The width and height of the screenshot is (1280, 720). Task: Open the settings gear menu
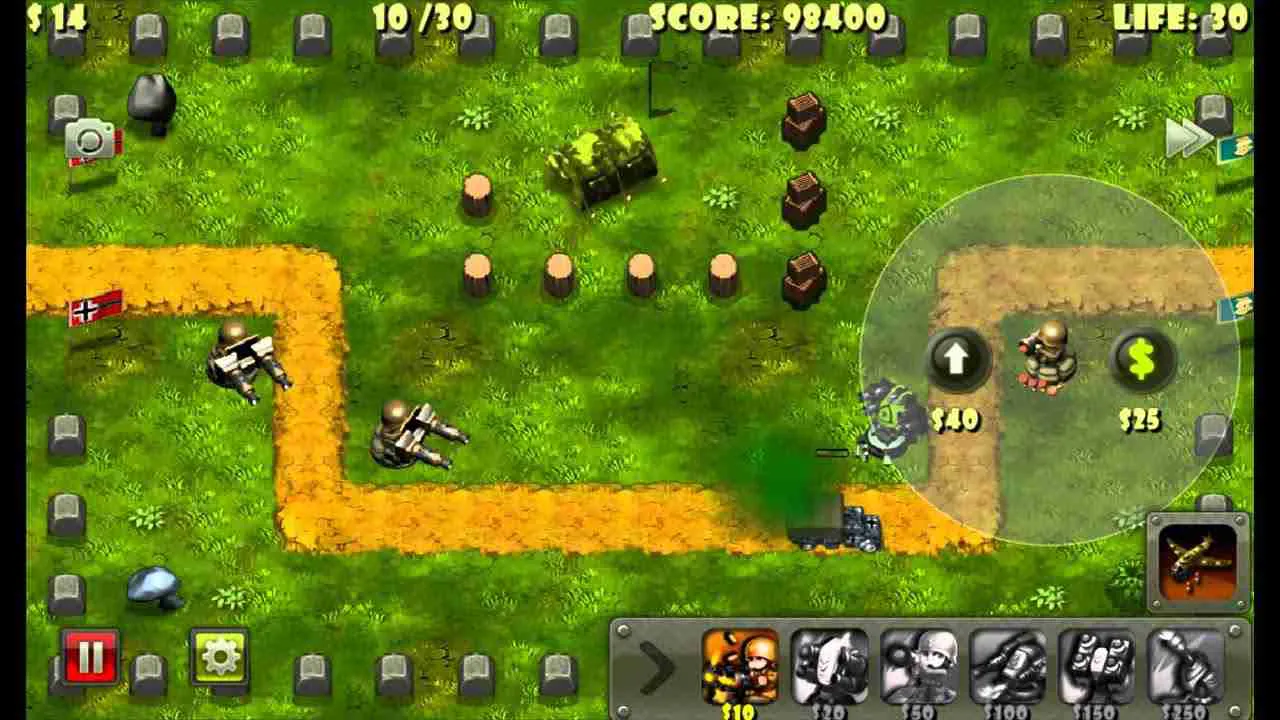[218, 658]
